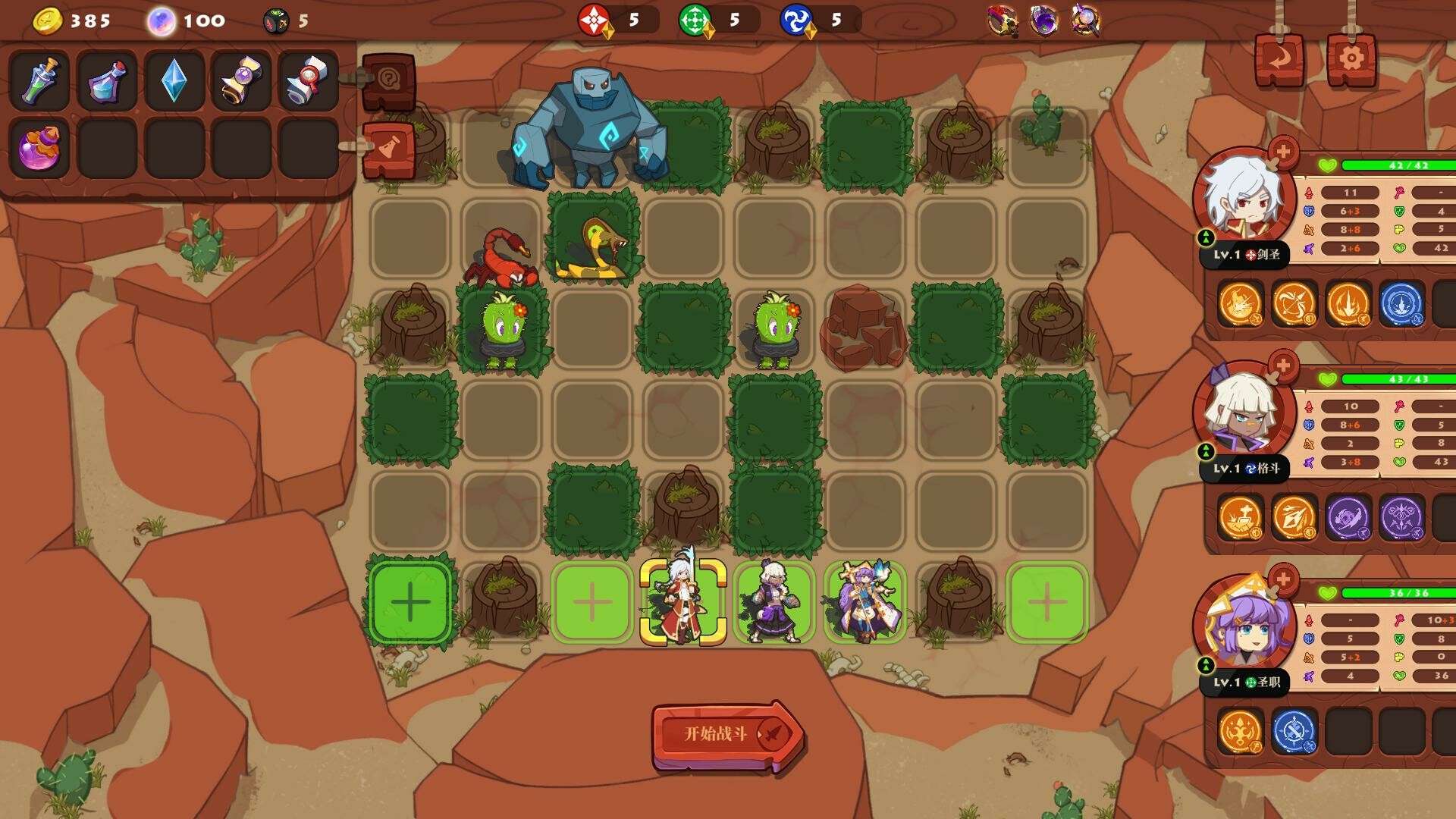
Task: Choose the round purple potion slot
Action: click(x=39, y=148)
